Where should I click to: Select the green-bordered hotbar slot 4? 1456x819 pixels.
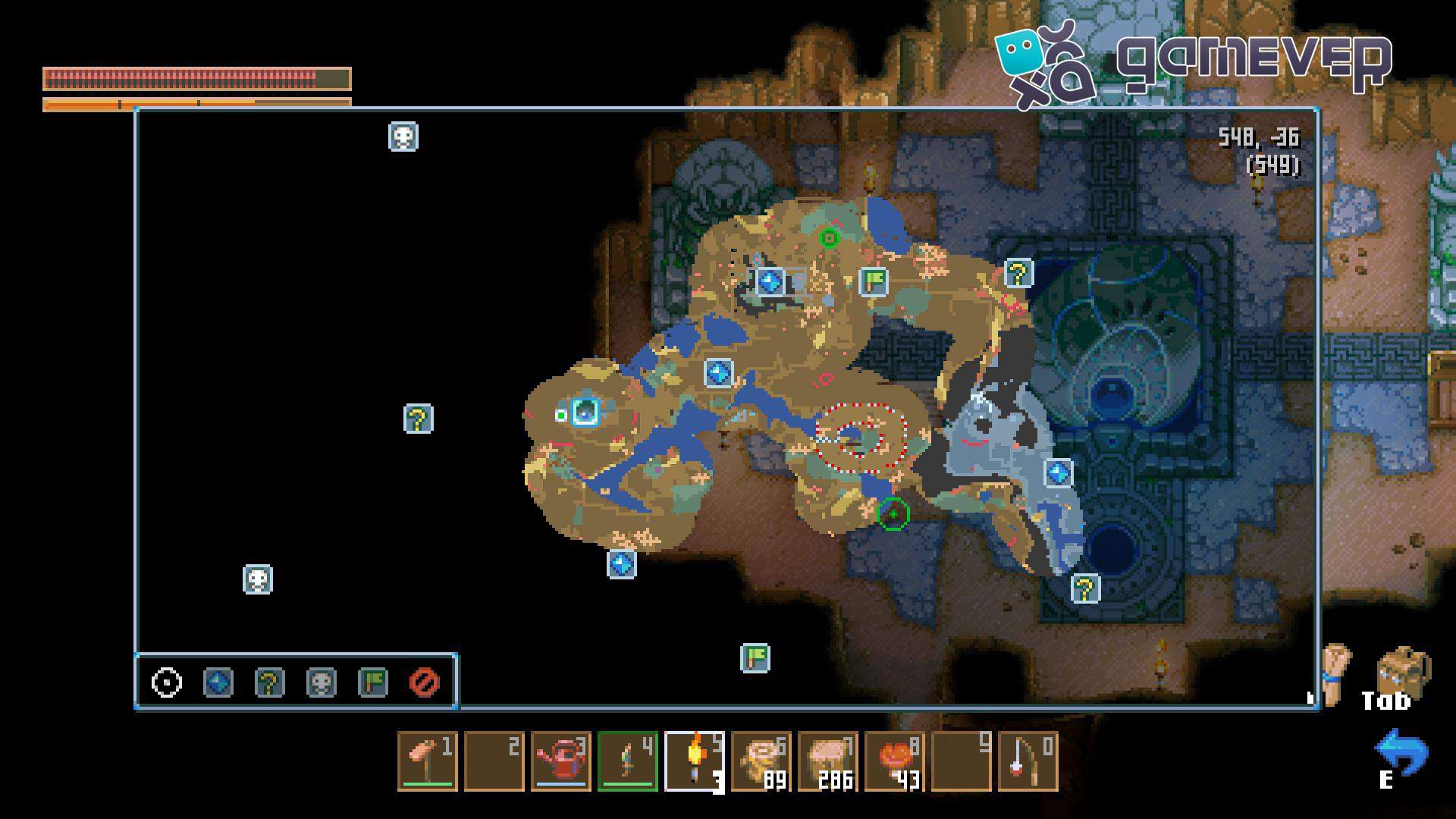tap(628, 761)
